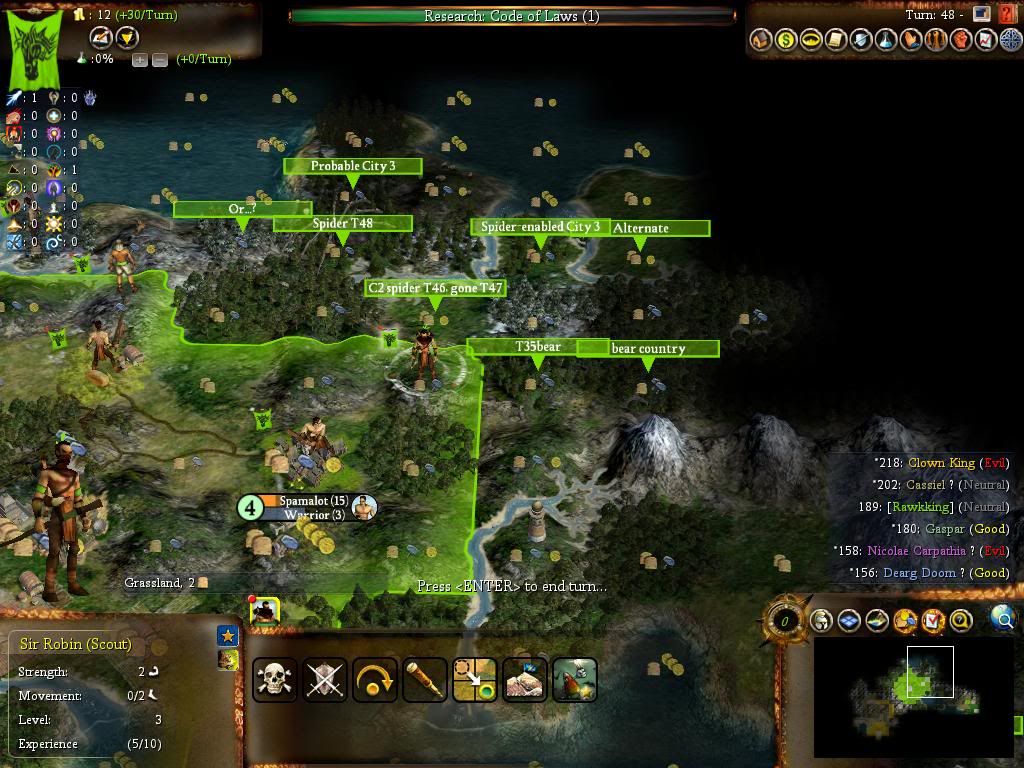Select the Spamalot city name bar
This screenshot has width=1024, height=768.
coord(312,501)
